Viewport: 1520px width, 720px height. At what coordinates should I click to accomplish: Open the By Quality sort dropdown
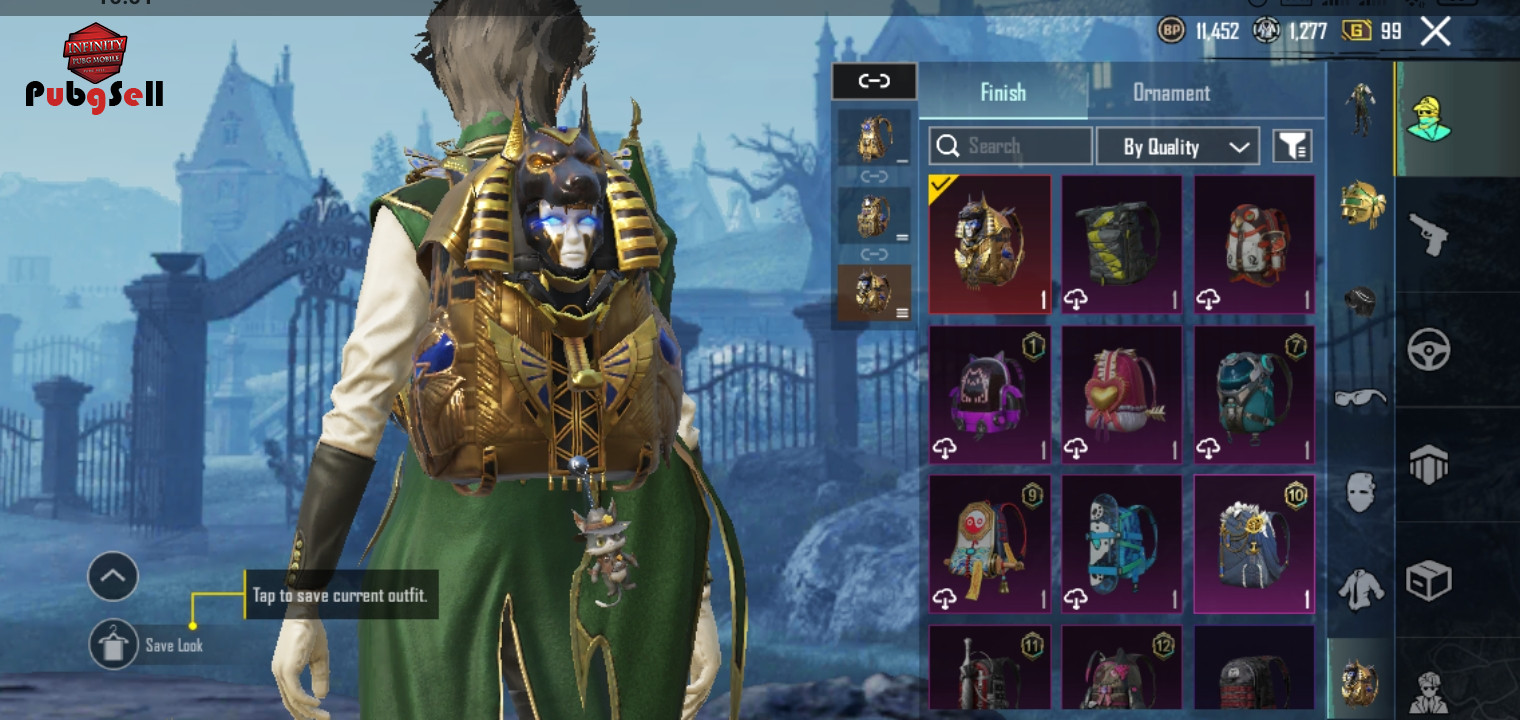coord(1177,147)
